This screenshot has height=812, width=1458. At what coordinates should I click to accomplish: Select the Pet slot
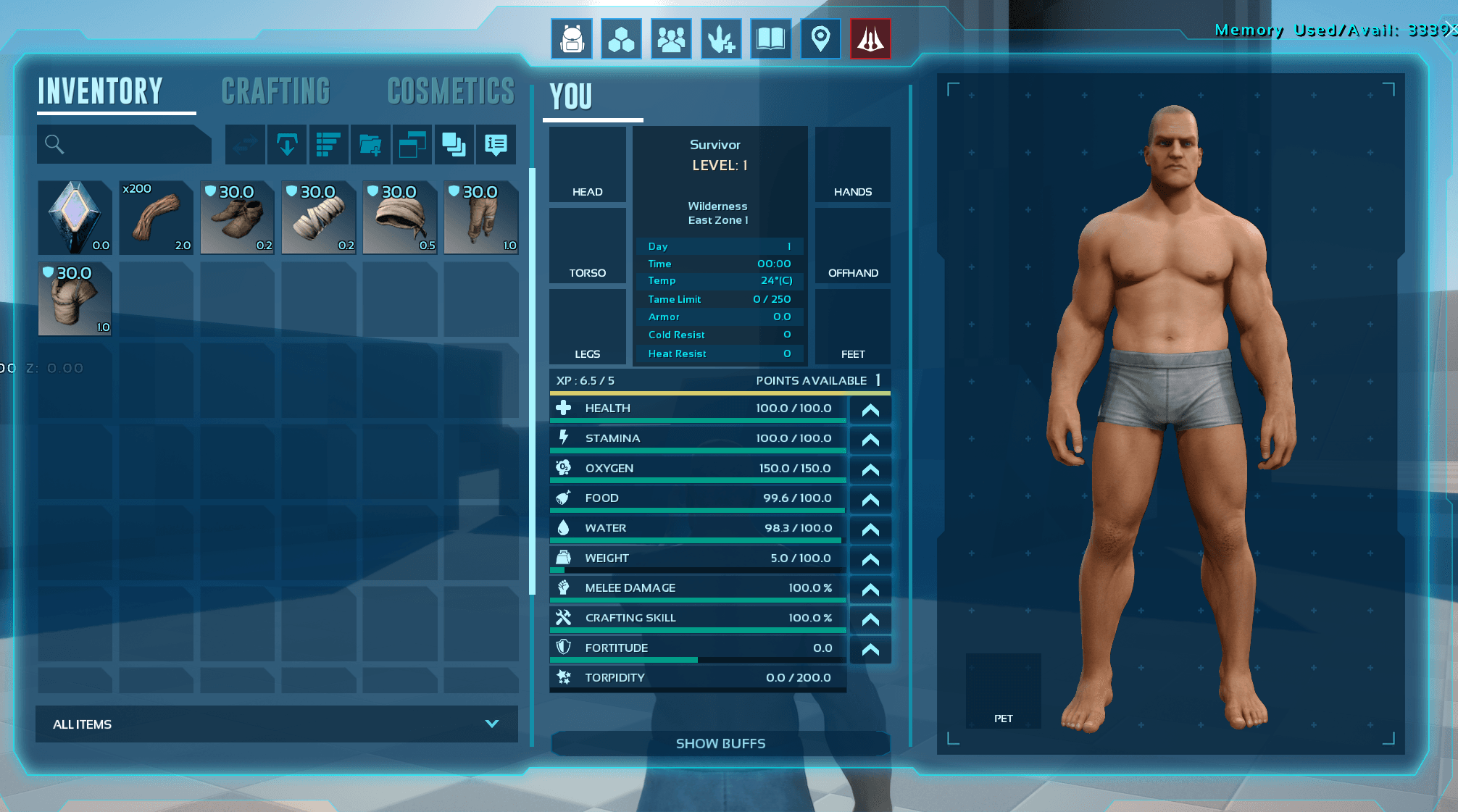[1003, 691]
